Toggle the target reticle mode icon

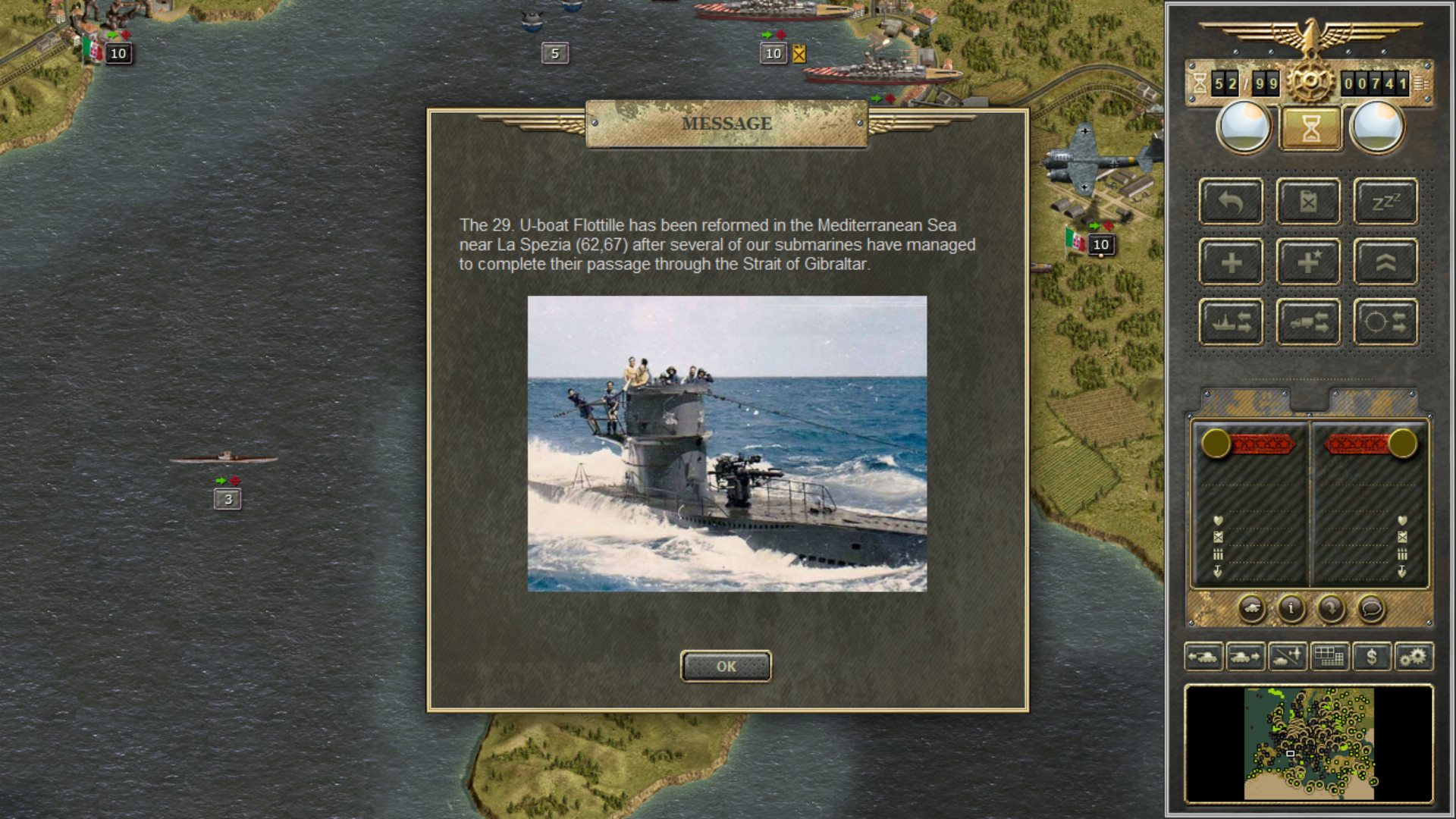click(x=1385, y=320)
